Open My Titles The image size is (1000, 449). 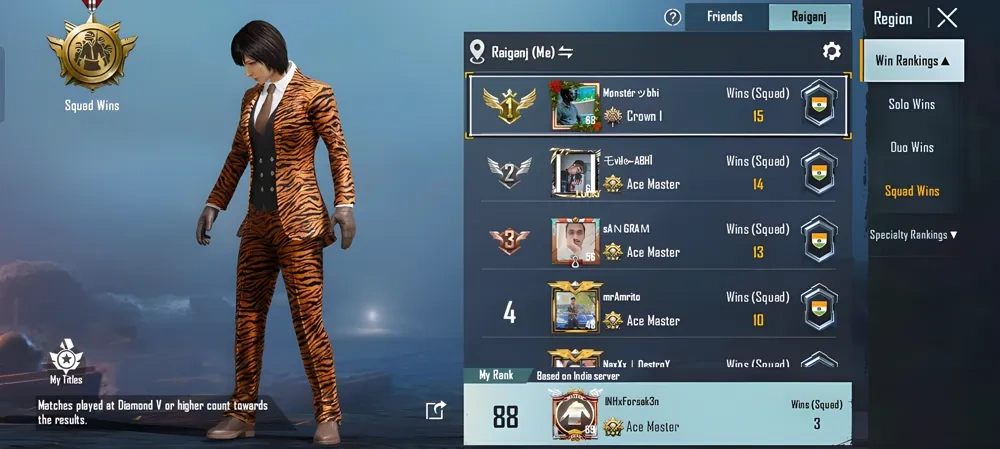point(66,363)
